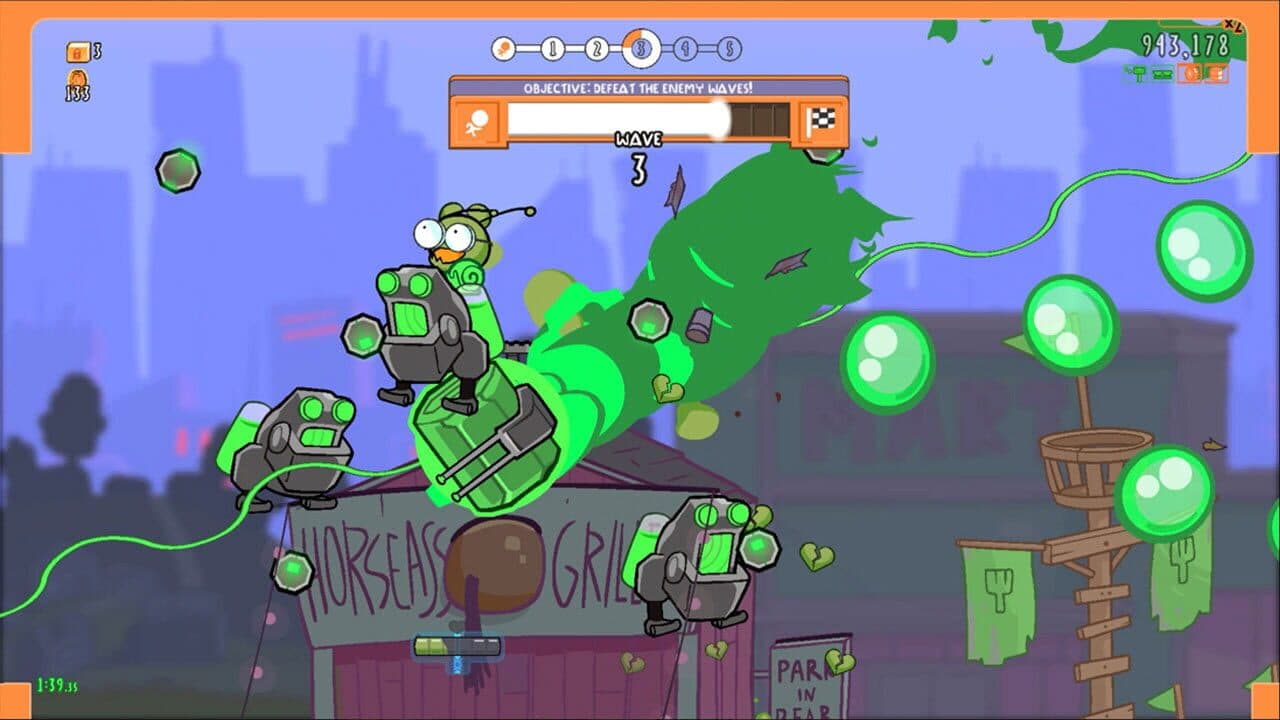The width and height of the screenshot is (1280, 720).
Task: Click the running player icon on the progress bar
Action: [478, 119]
